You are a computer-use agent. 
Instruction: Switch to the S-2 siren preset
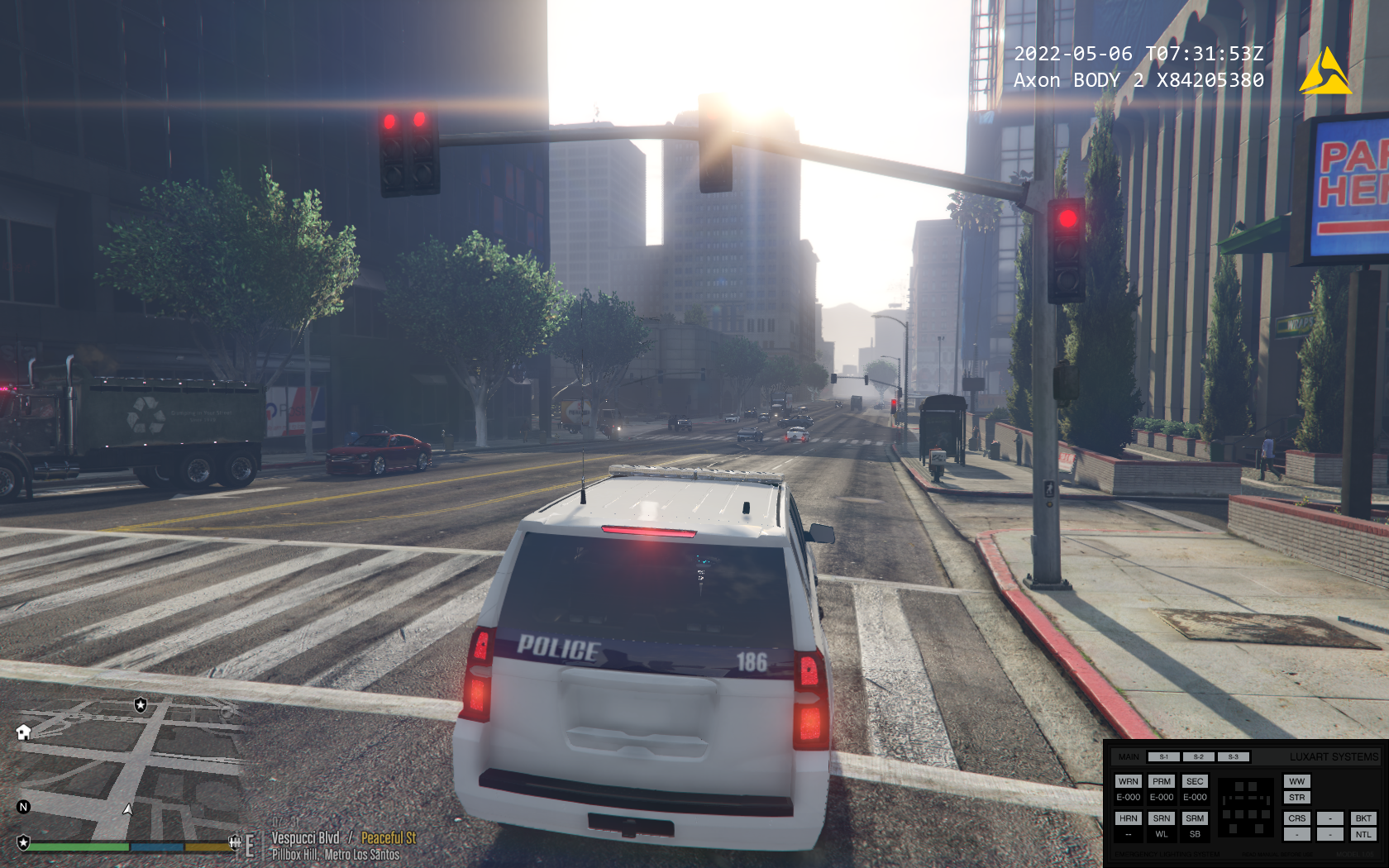pos(1198,756)
